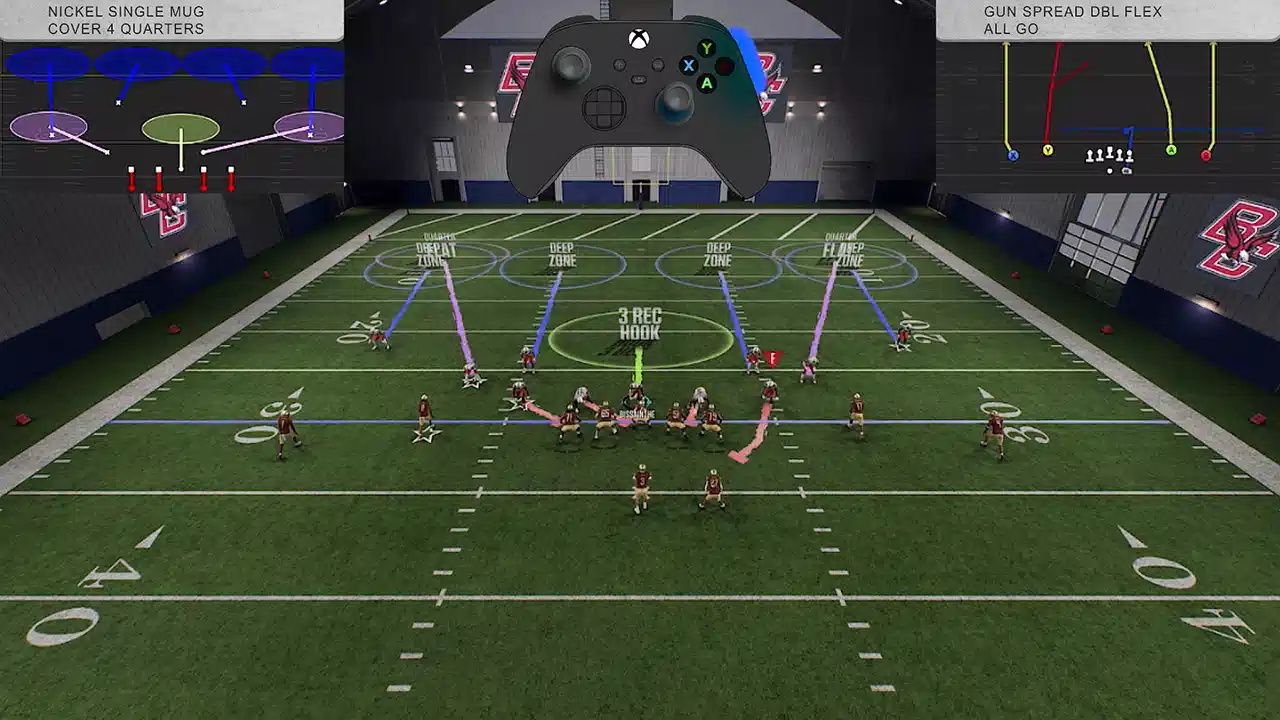Image resolution: width=1280 pixels, height=720 pixels.
Task: Select the blue X receiver icon on All Go diagram
Action: (1013, 155)
